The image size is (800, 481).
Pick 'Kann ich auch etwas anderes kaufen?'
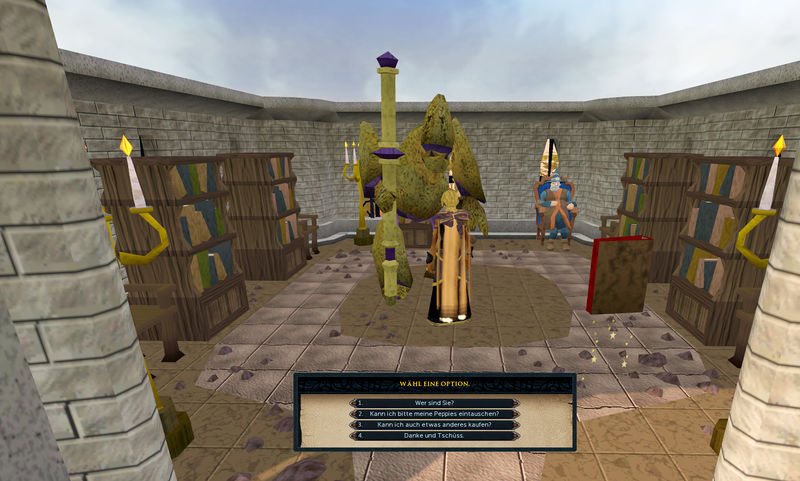(x=434, y=424)
